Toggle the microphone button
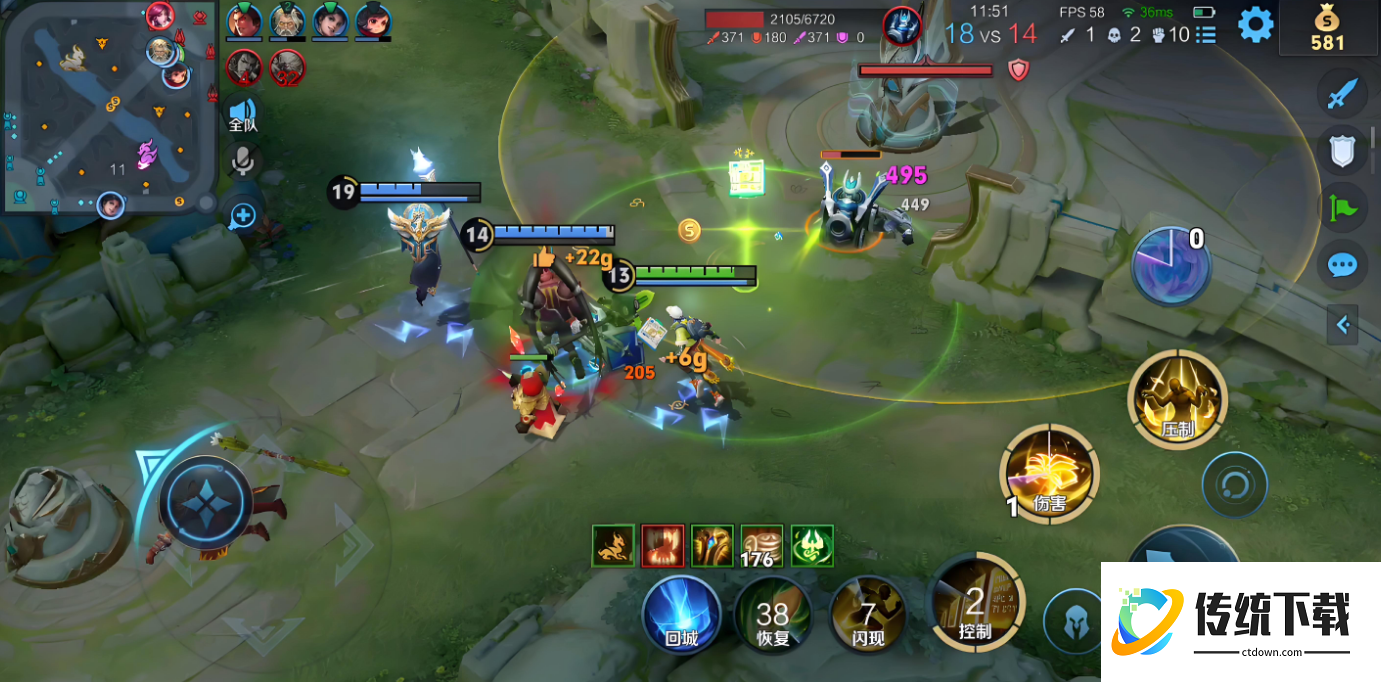Image resolution: width=1381 pixels, height=682 pixels. [x=242, y=161]
